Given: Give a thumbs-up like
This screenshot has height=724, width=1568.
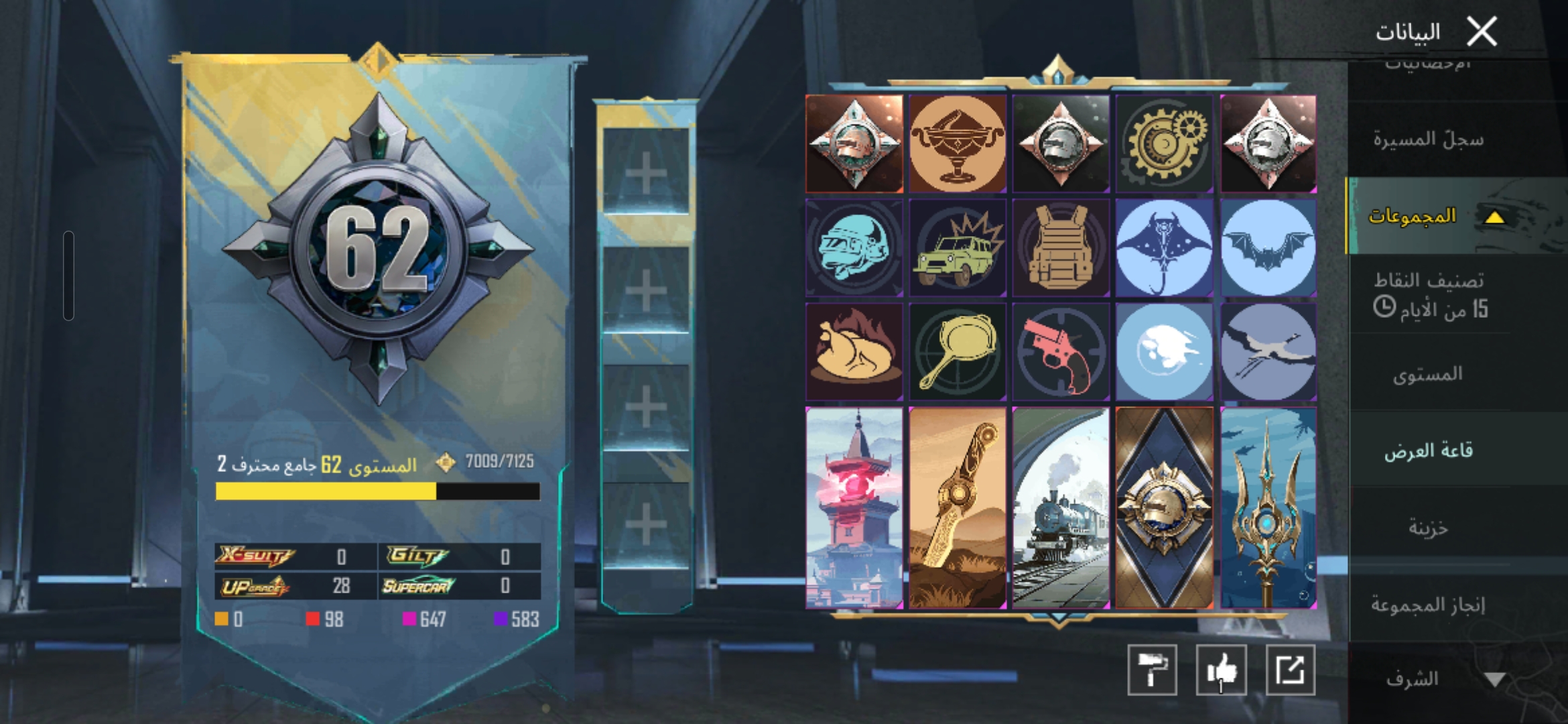Looking at the screenshot, I should [x=1221, y=670].
